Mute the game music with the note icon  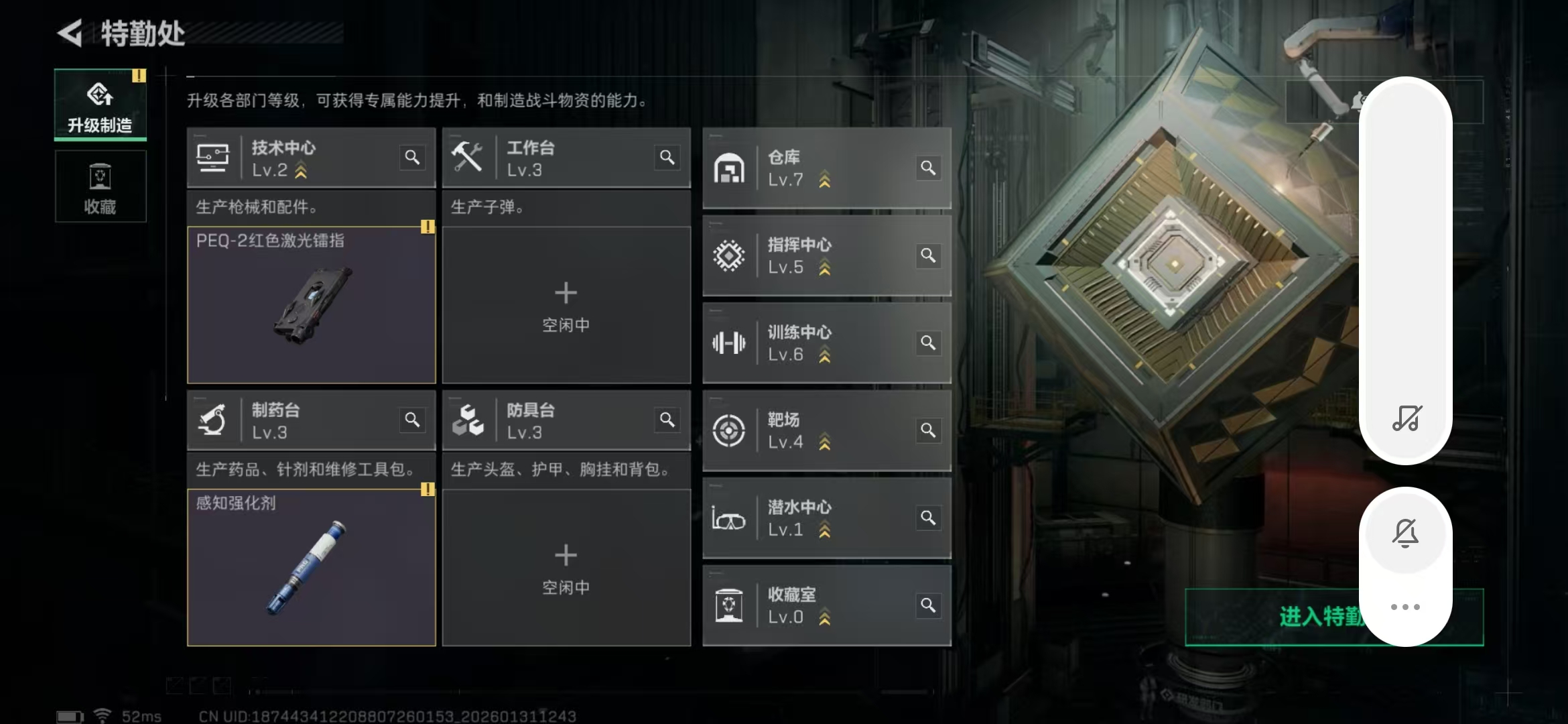click(1405, 421)
